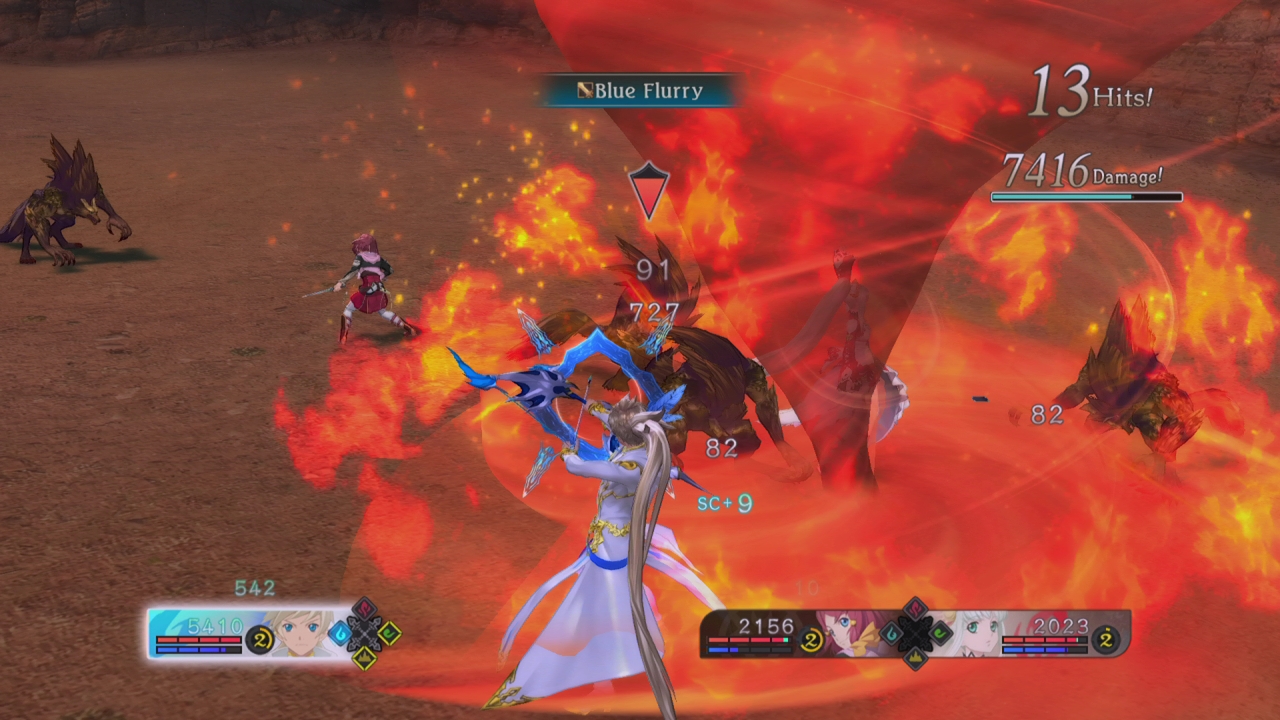
Task: Choose the red fire seraph icon beside Sorey
Action: [x=366, y=610]
